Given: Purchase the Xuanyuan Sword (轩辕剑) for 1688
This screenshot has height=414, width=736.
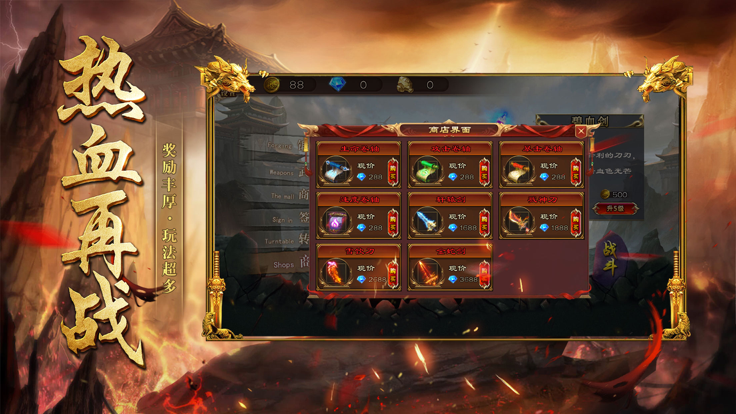Looking at the screenshot, I should point(484,222).
